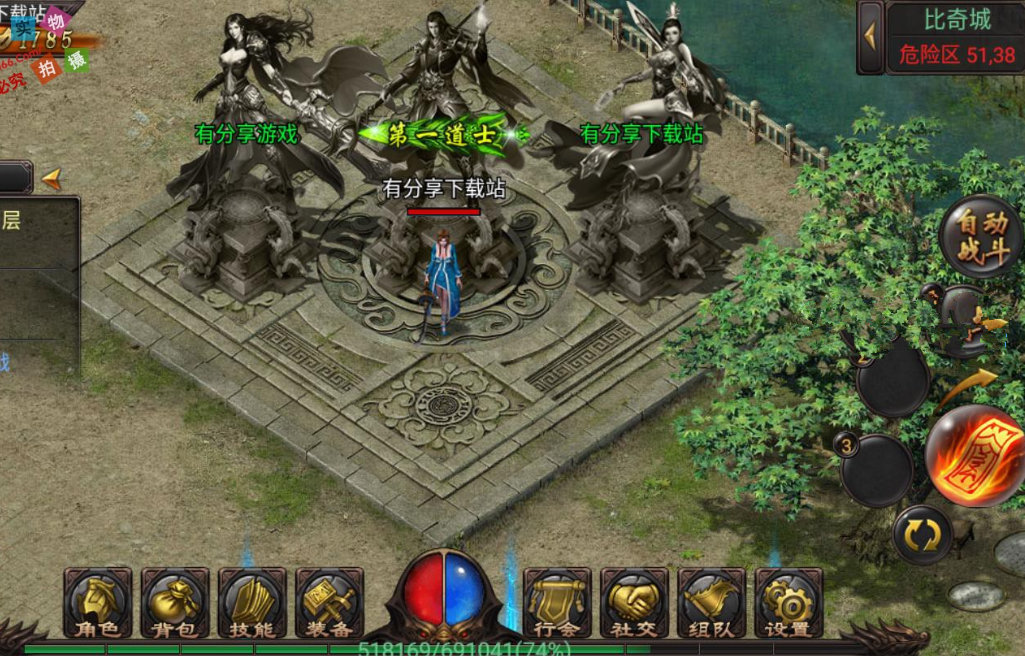Expand the left side panel arrow

click(x=50, y=178)
